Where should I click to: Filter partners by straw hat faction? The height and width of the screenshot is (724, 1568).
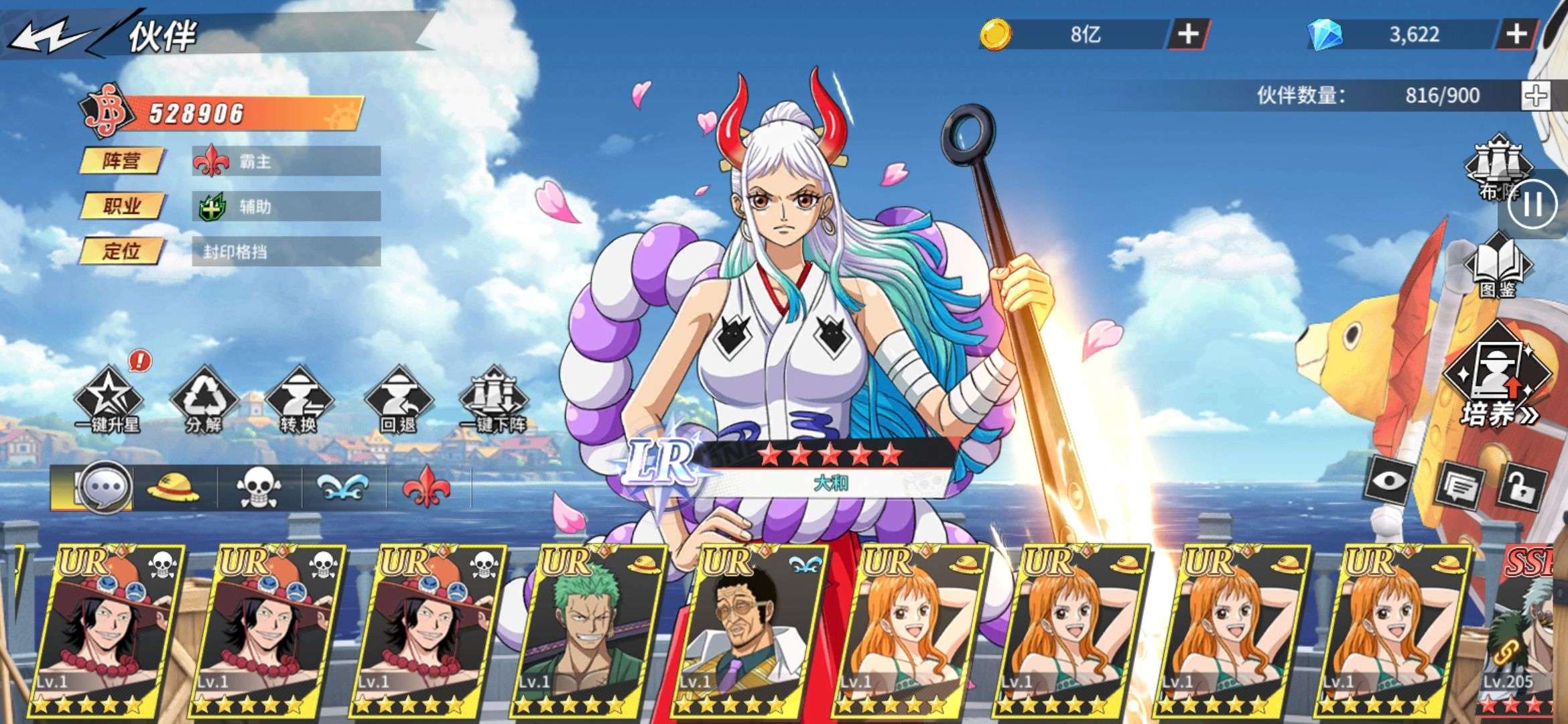coord(174,486)
